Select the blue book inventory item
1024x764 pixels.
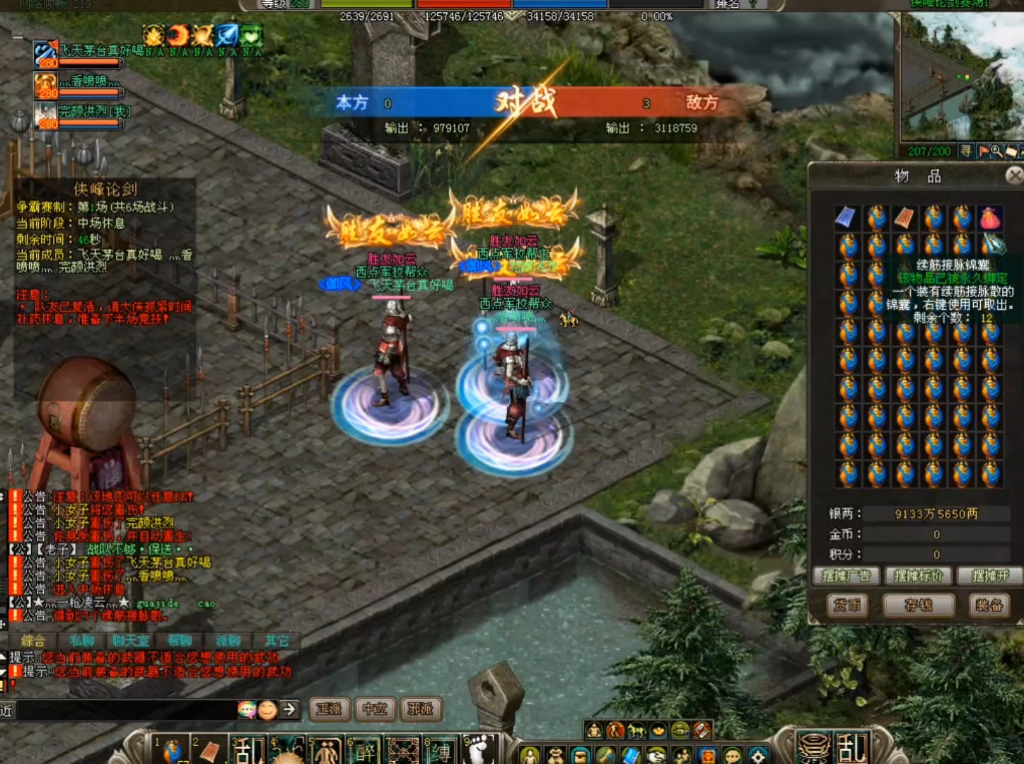pos(847,217)
